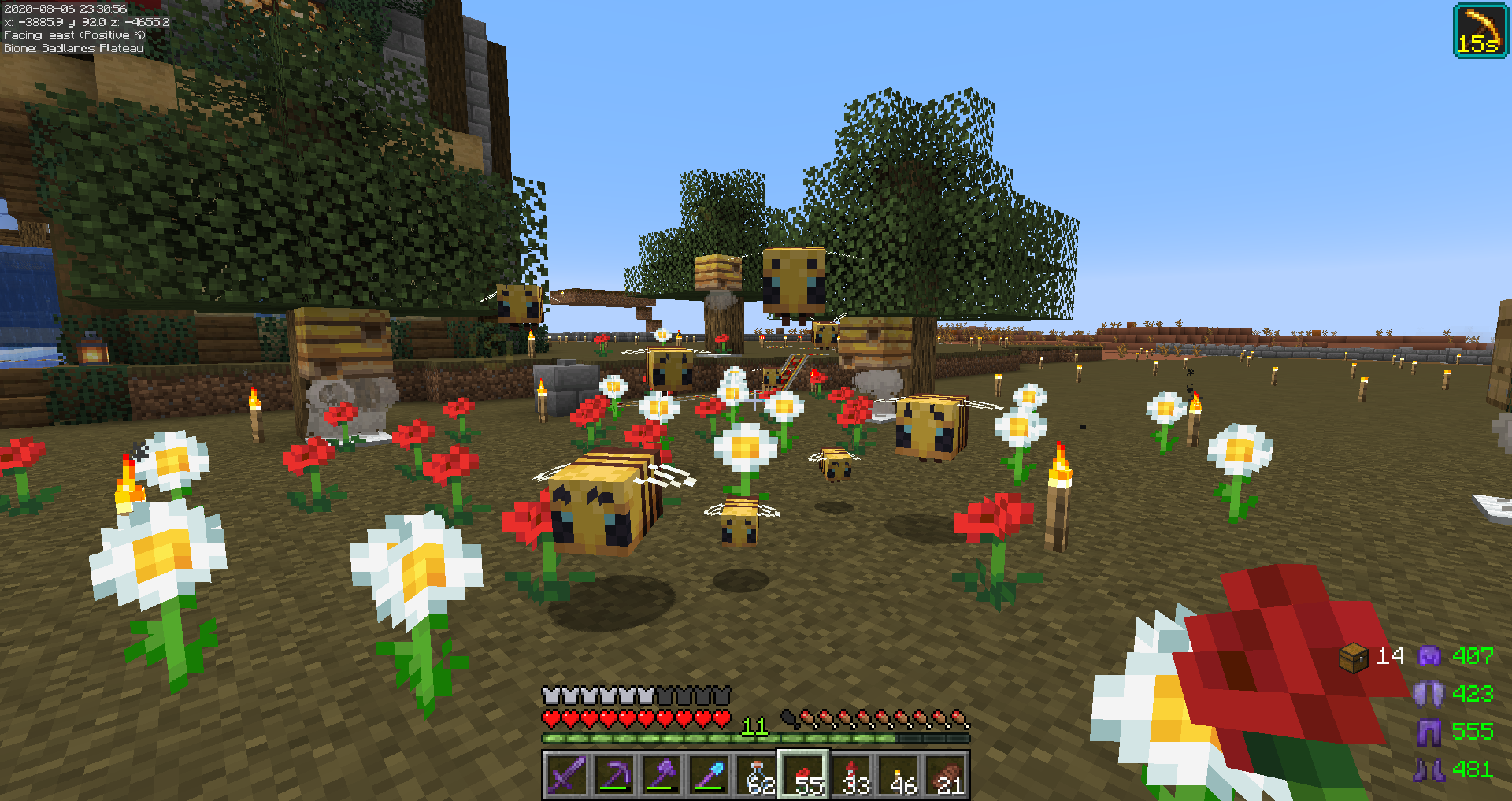Click the netherite boots durability icon

pos(1429,769)
